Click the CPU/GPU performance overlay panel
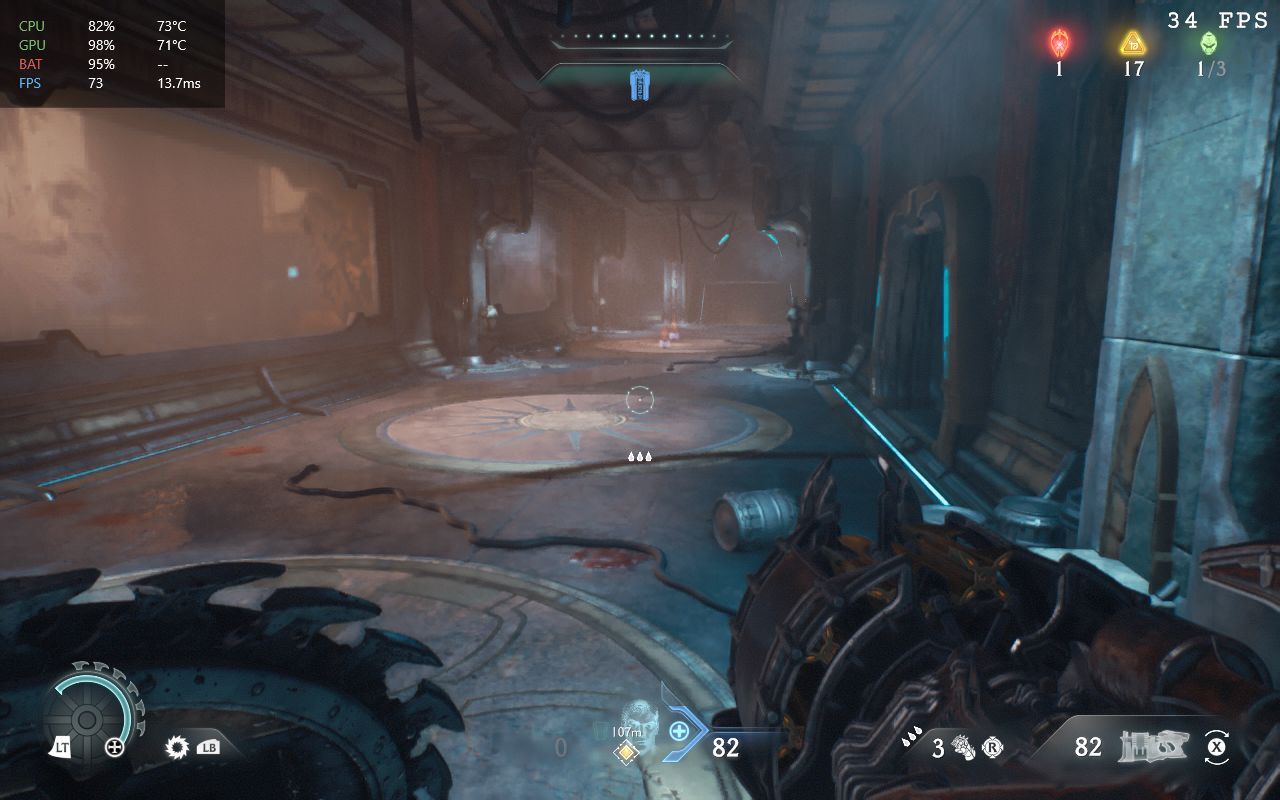The image size is (1280, 800). pyautogui.click(x=112, y=54)
